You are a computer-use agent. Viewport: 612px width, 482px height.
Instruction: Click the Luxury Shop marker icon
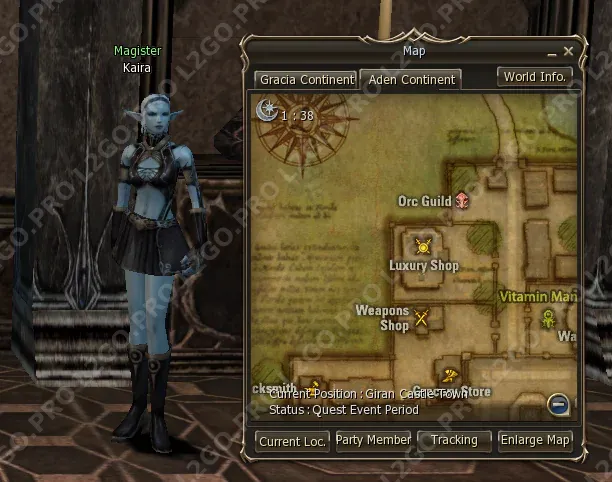point(424,246)
